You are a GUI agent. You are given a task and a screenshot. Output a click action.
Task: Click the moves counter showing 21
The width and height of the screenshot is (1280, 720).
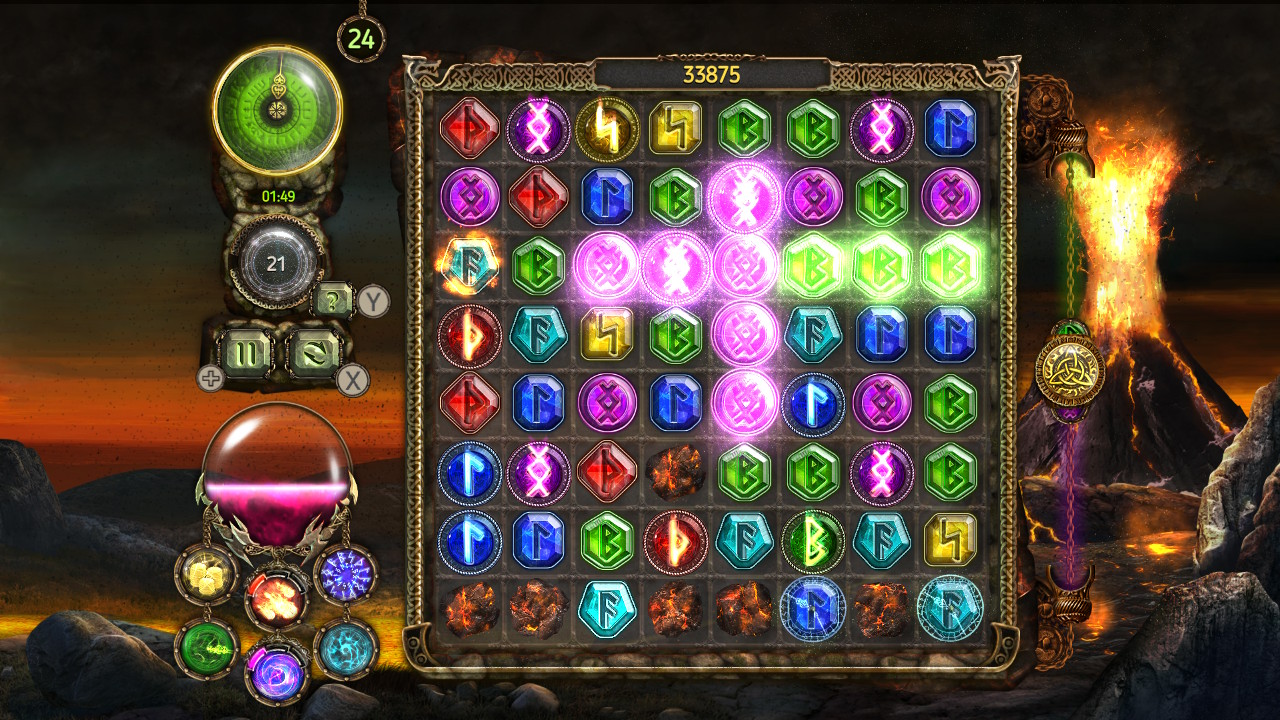(x=277, y=263)
